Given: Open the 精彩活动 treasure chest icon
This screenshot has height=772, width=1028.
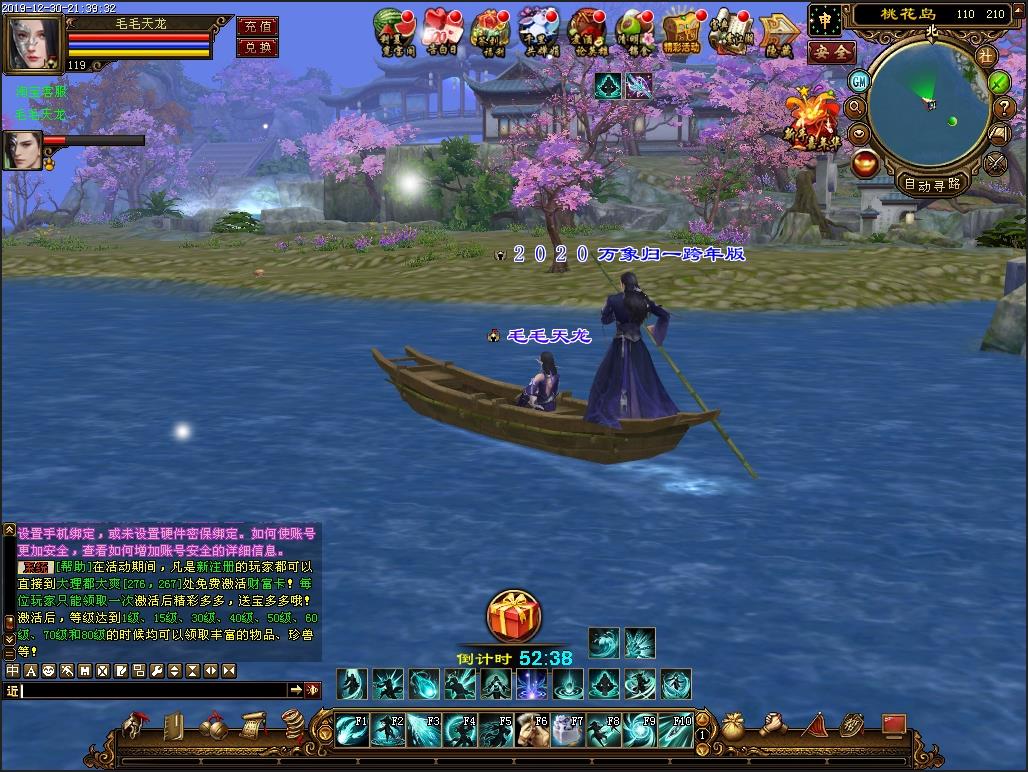Looking at the screenshot, I should click(x=685, y=30).
